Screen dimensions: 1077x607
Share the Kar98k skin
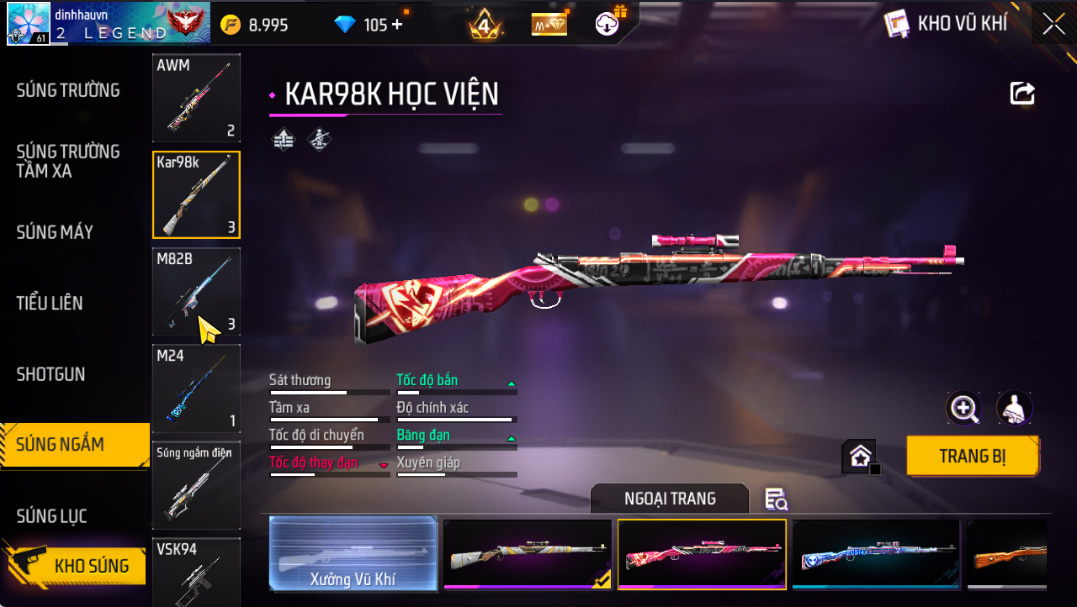(1022, 94)
